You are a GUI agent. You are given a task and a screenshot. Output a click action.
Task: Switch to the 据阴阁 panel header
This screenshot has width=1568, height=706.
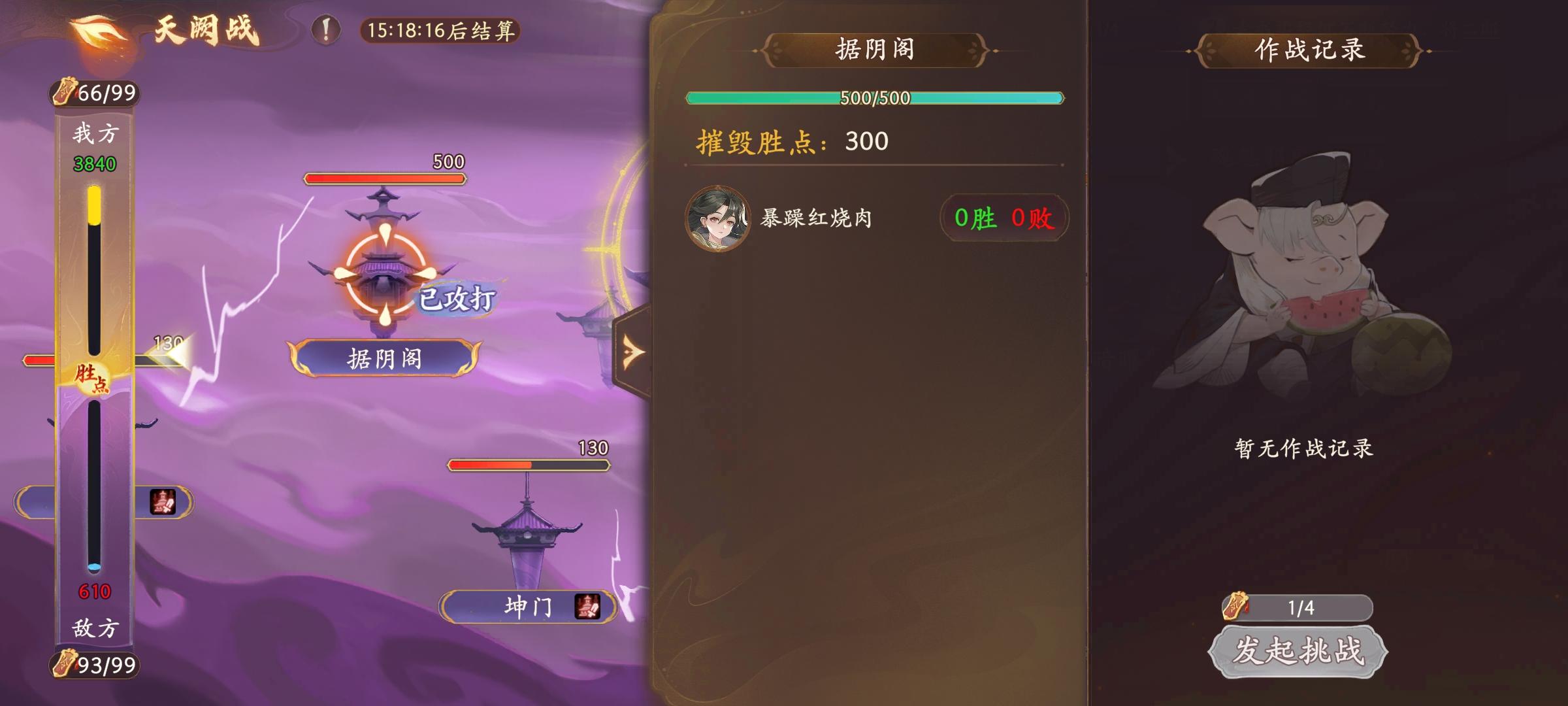pos(875,49)
